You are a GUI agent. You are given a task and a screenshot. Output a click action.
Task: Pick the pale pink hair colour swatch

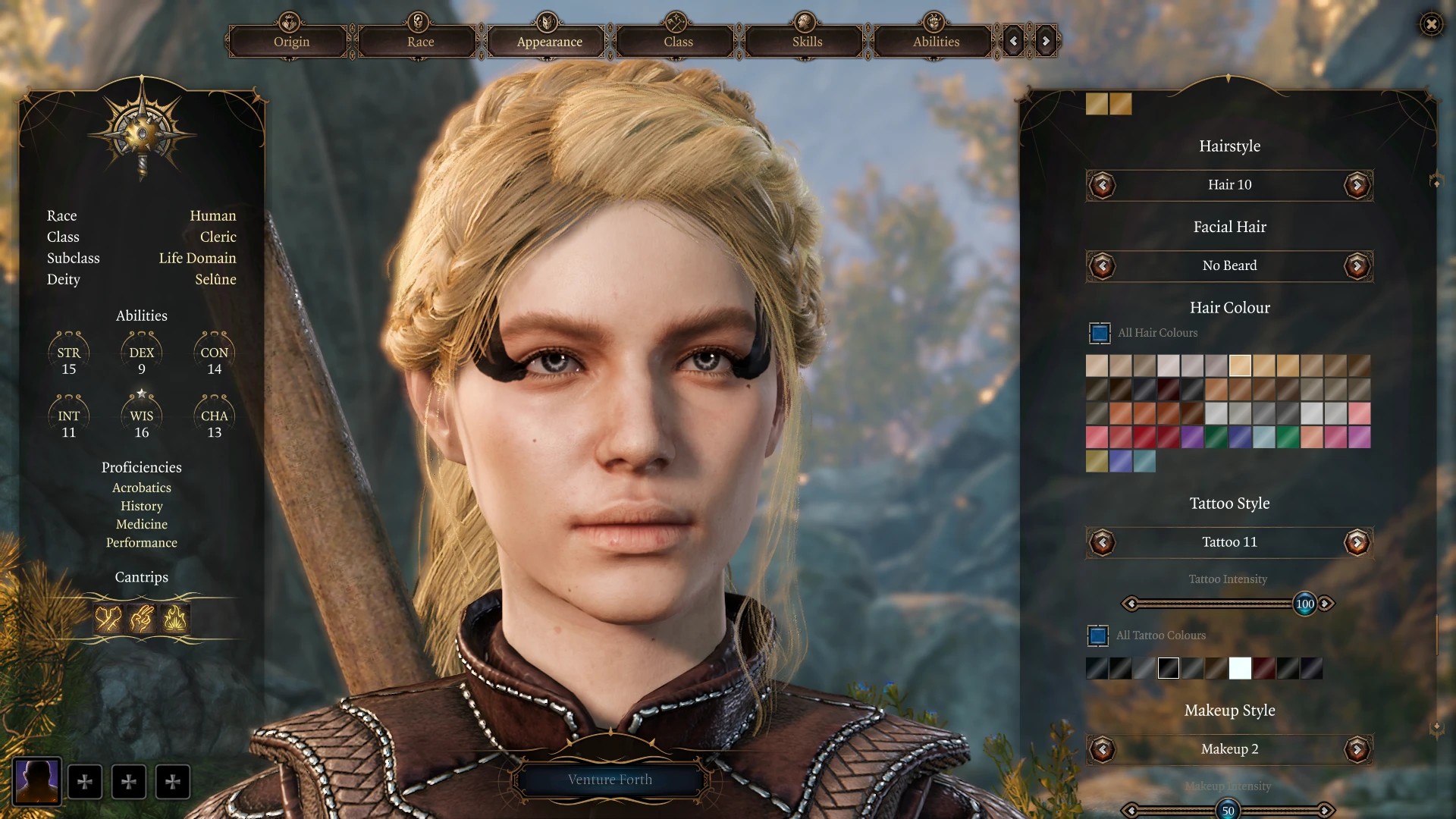click(x=1359, y=413)
